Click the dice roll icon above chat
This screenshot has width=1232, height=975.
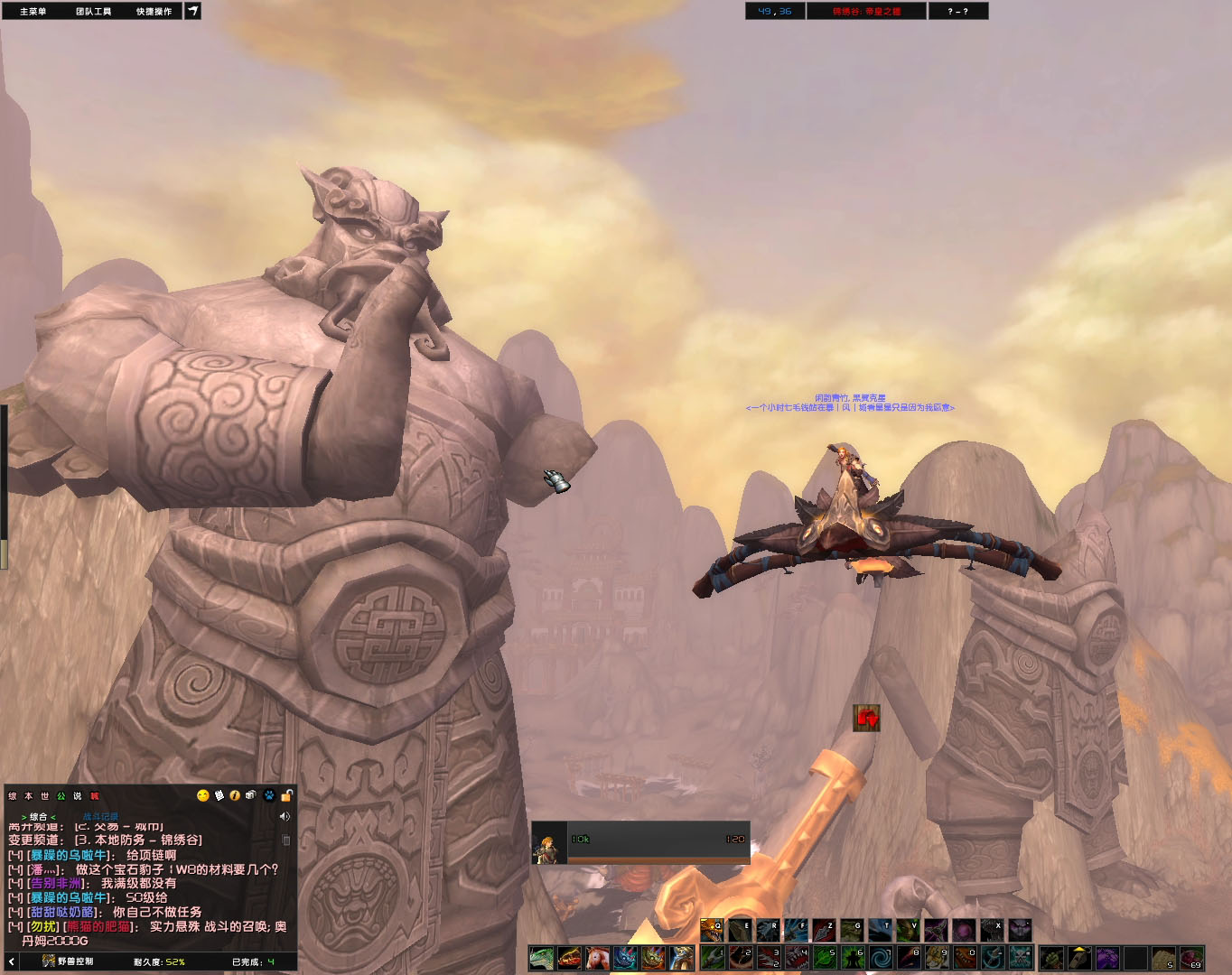click(251, 795)
